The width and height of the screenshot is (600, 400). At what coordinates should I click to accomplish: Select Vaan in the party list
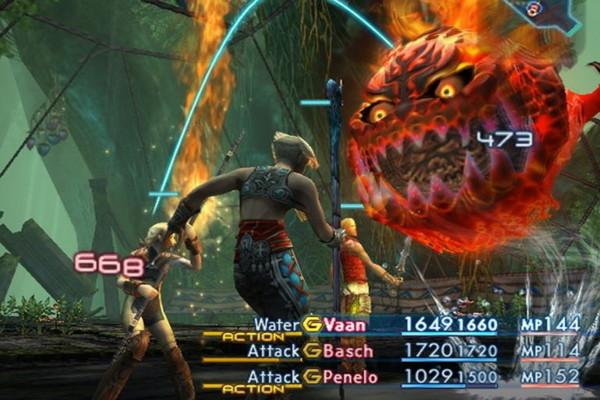[344, 324]
